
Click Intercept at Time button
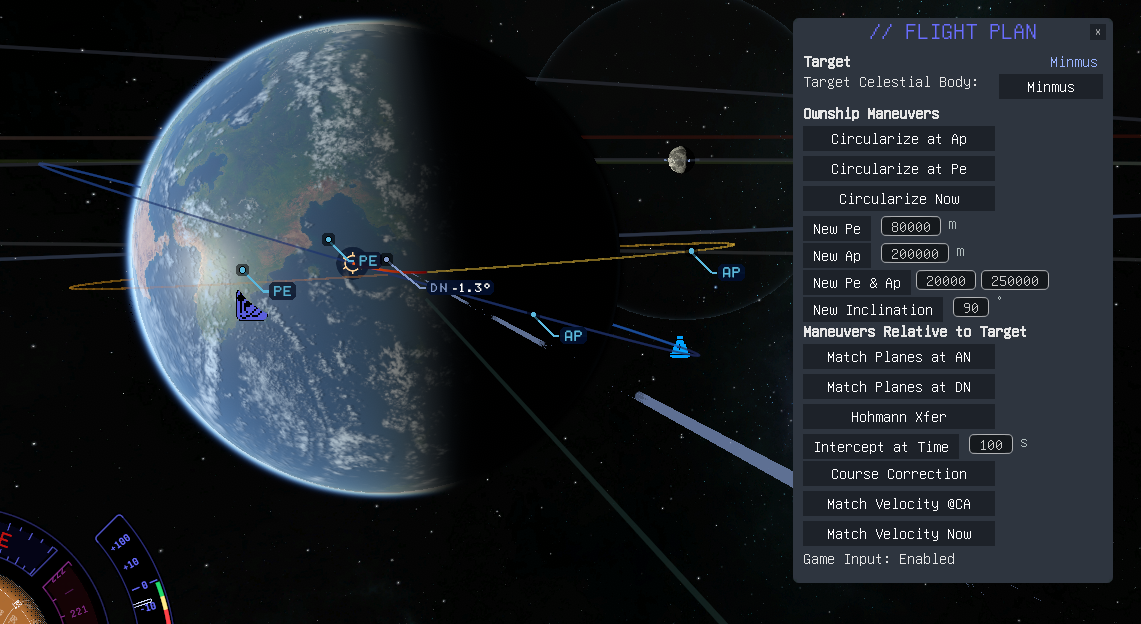click(x=881, y=447)
